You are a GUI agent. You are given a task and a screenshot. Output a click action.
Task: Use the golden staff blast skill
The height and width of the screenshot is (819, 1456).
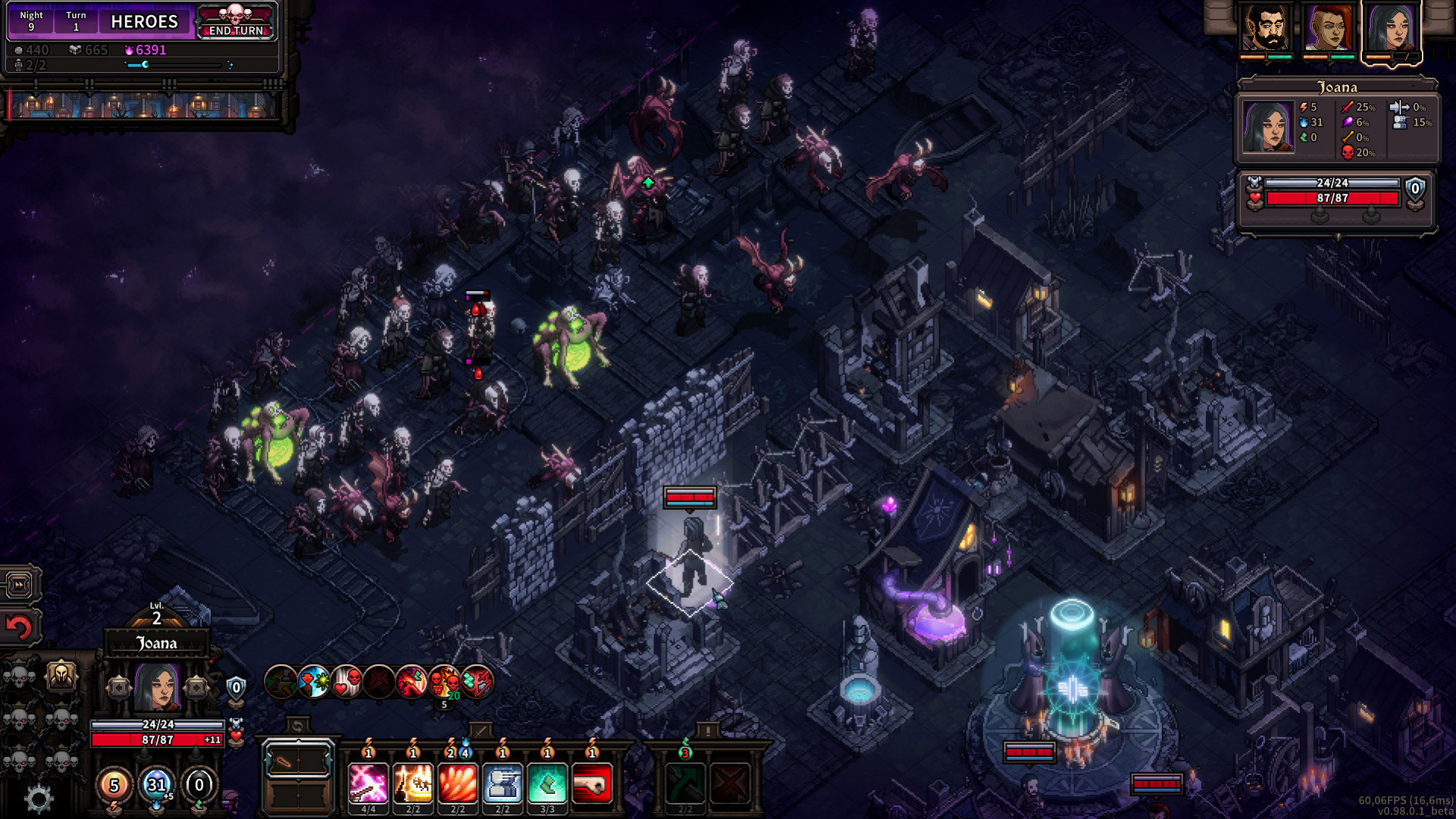[x=413, y=783]
